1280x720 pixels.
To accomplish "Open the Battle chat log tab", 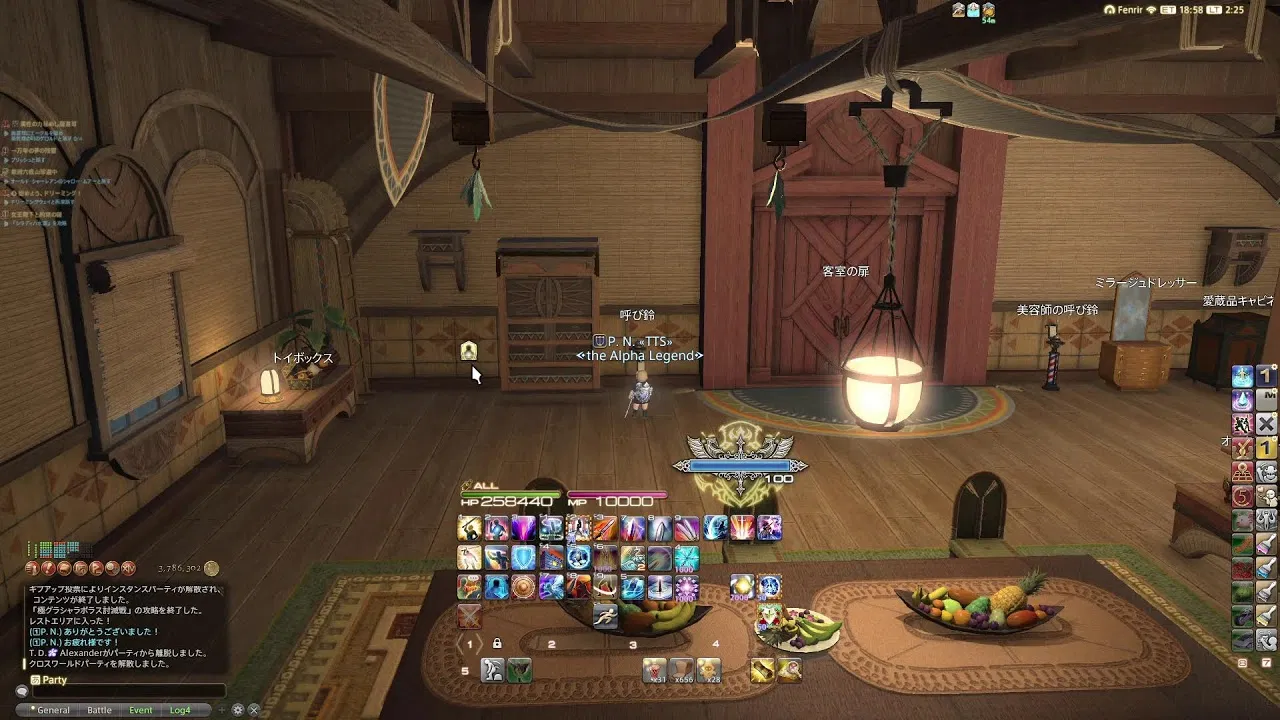I will (99, 710).
